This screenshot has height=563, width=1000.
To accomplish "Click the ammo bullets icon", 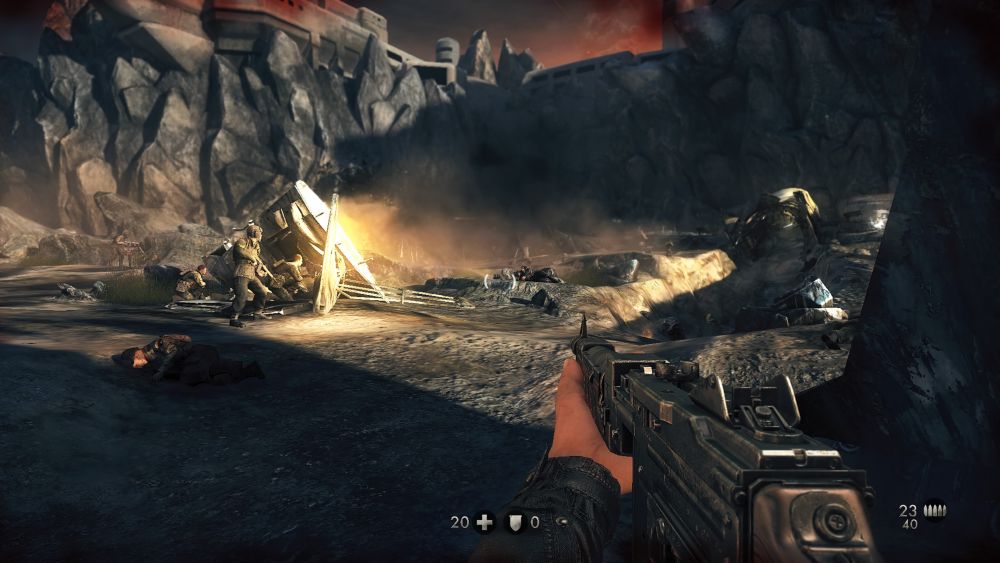I will (x=934, y=510).
